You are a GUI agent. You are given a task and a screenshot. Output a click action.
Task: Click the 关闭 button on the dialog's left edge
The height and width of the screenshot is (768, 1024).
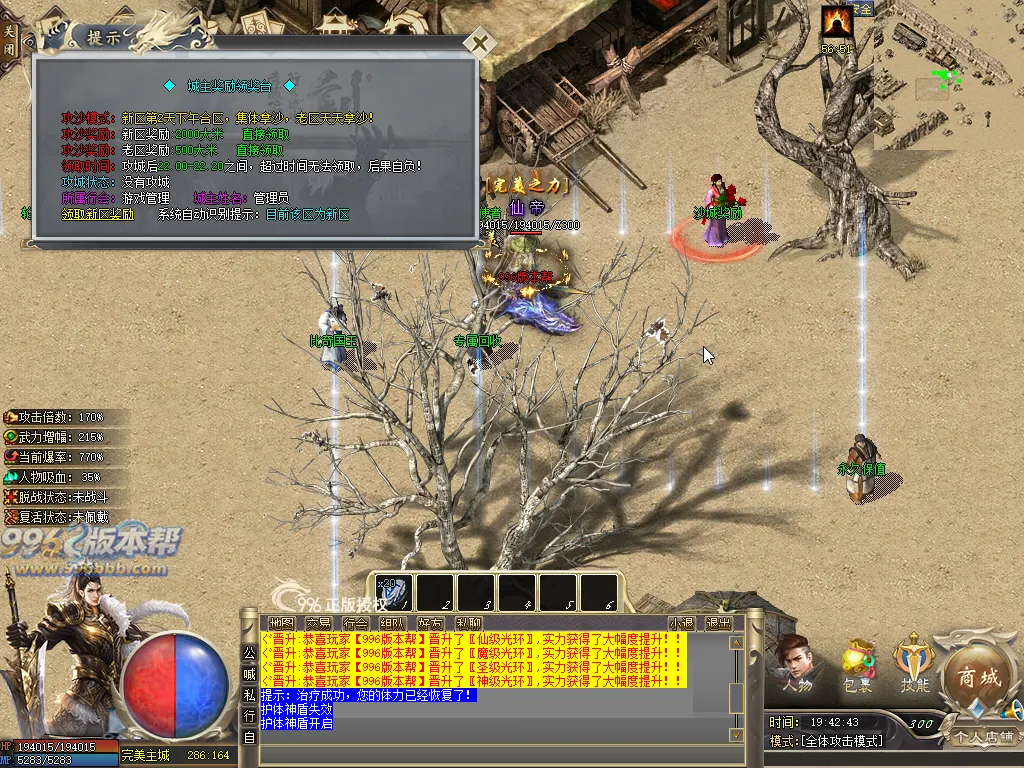pos(9,40)
